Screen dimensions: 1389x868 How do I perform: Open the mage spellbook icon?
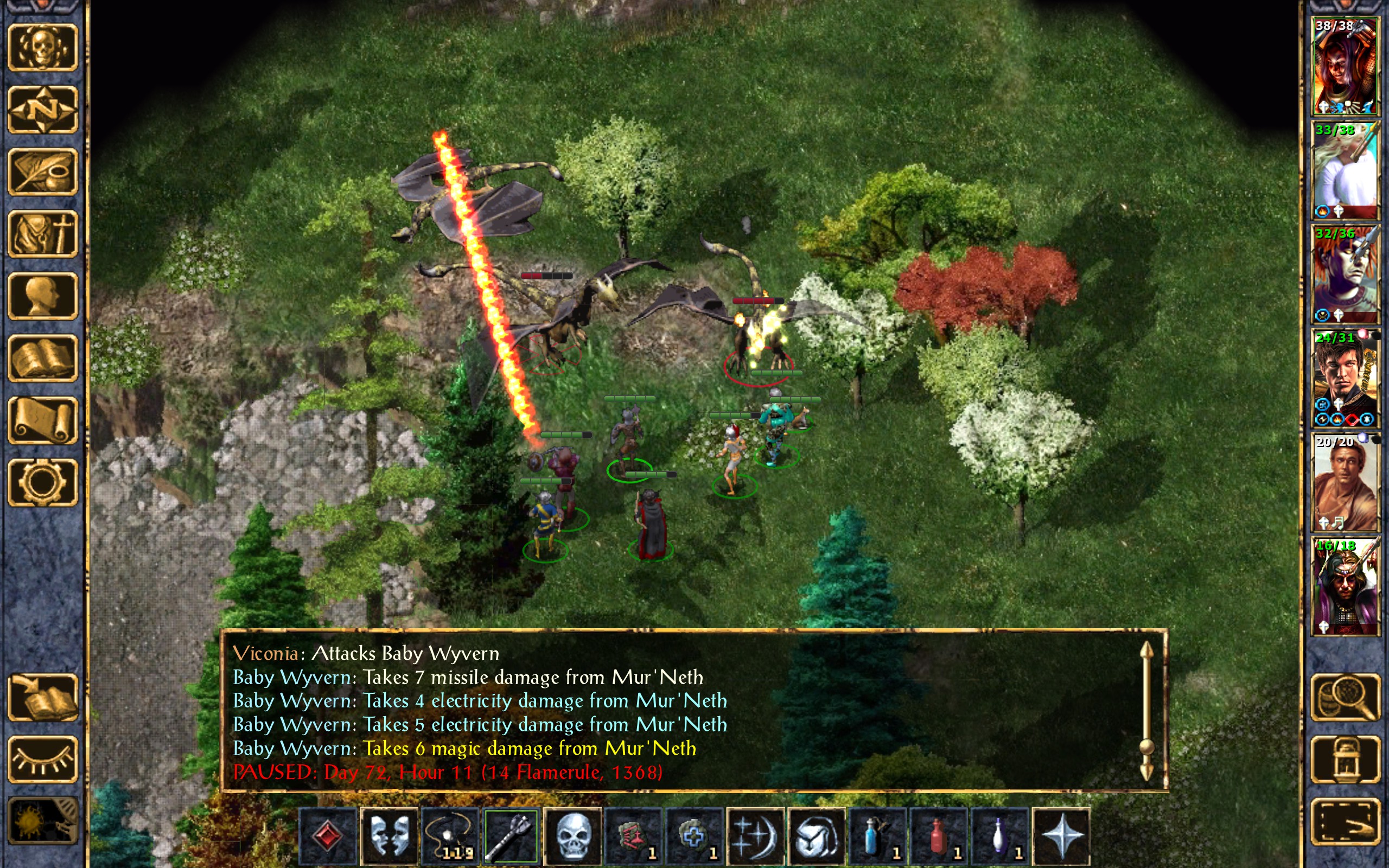(42, 358)
